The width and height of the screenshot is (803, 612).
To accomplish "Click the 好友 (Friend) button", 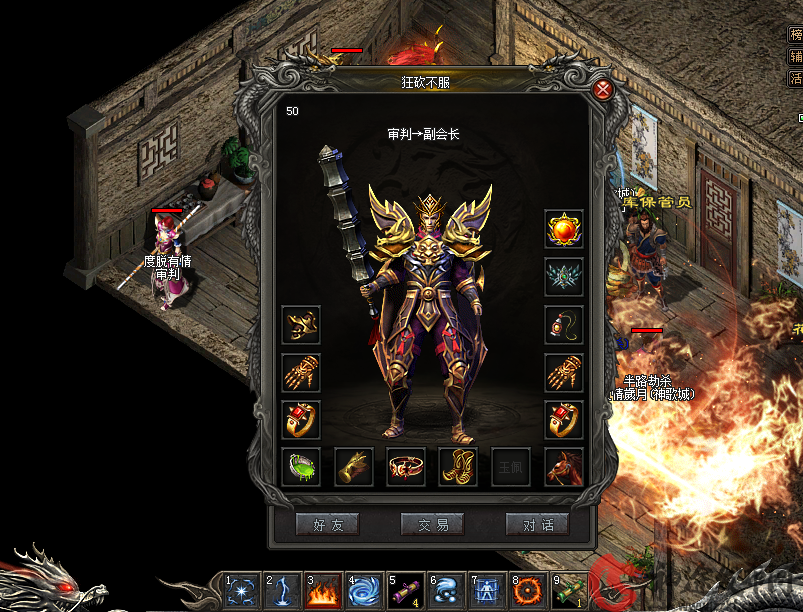I will (x=327, y=524).
